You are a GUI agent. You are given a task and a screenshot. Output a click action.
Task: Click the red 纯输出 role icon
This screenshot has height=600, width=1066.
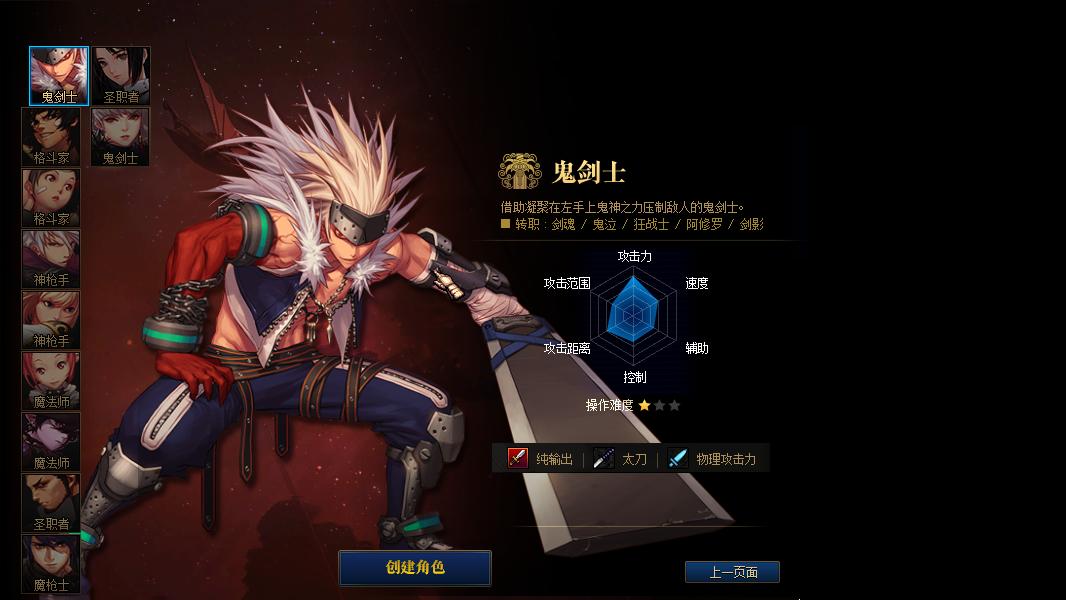(517, 458)
